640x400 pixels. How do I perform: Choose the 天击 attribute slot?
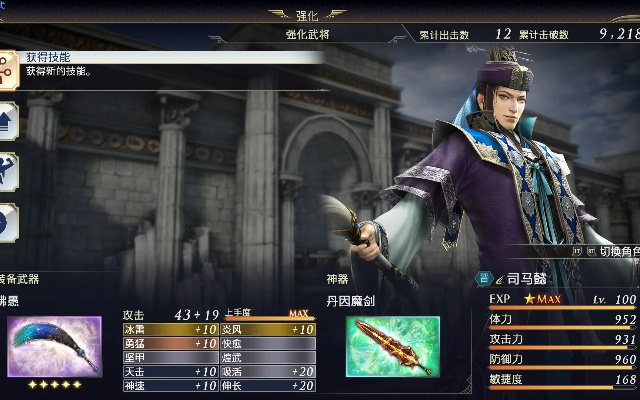[x=170, y=371]
